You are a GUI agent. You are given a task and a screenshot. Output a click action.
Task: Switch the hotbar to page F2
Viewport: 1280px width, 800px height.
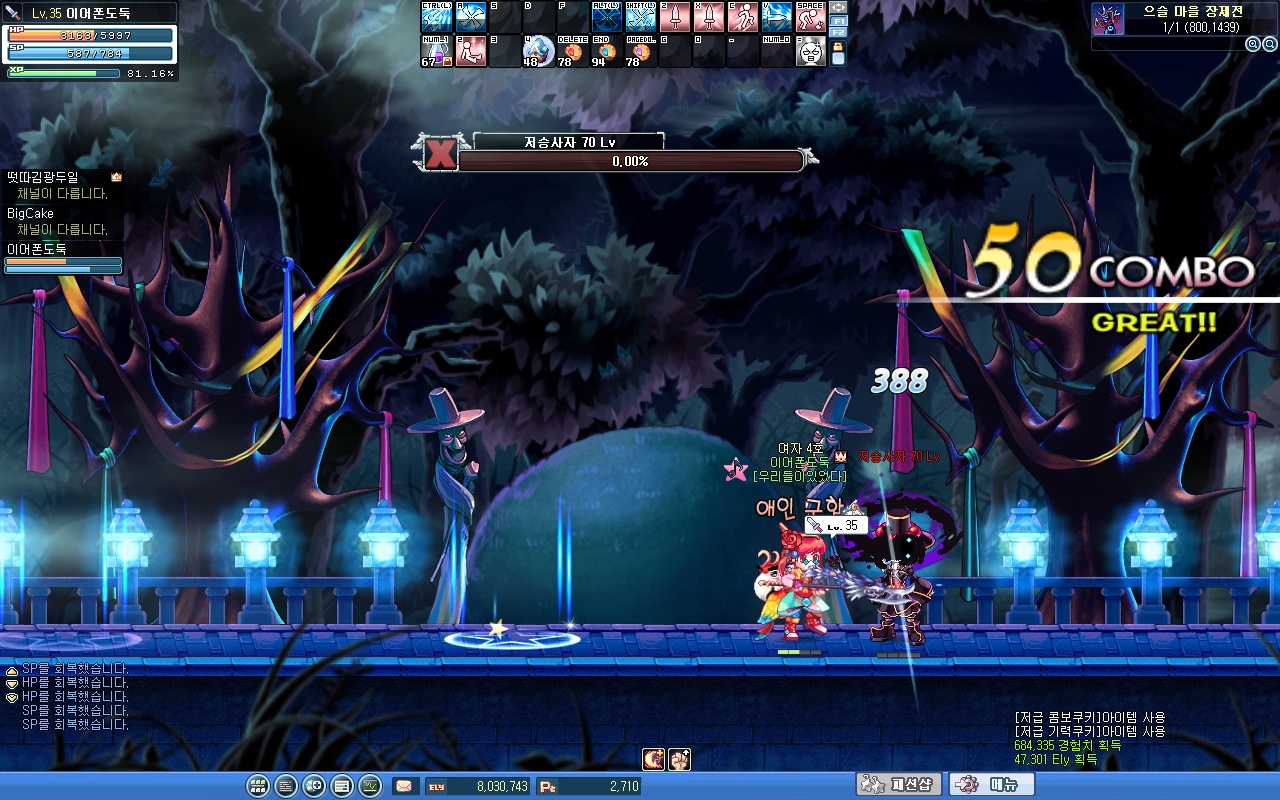(x=838, y=32)
